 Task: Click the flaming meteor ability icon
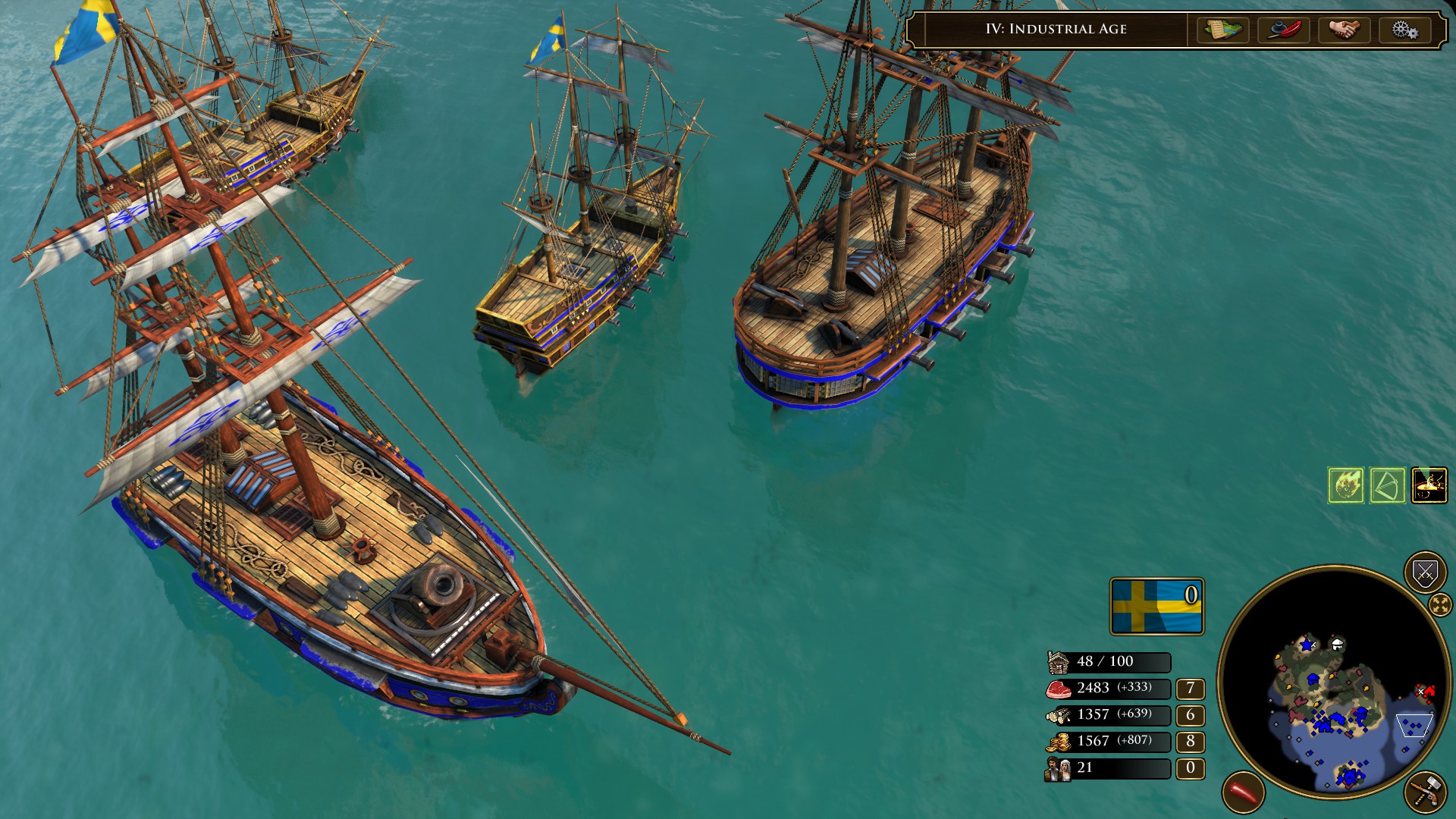click(x=1346, y=485)
